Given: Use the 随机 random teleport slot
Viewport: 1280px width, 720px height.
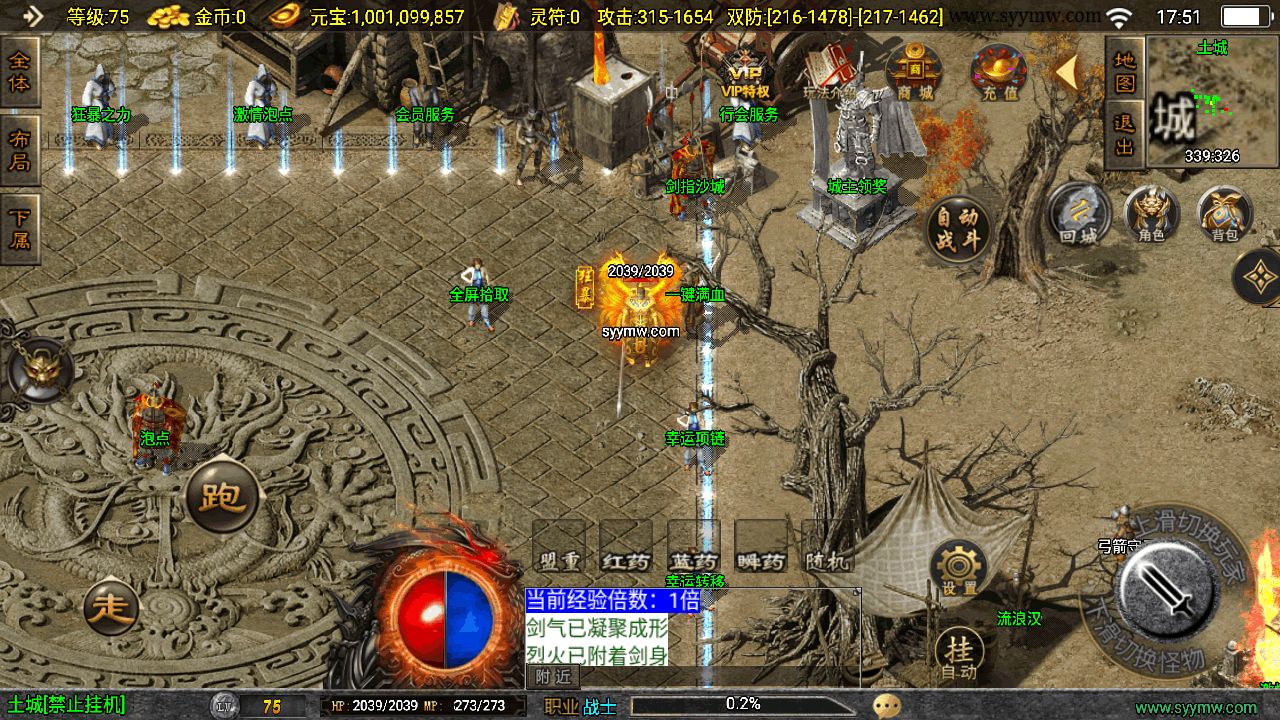Looking at the screenshot, I should tap(828, 547).
